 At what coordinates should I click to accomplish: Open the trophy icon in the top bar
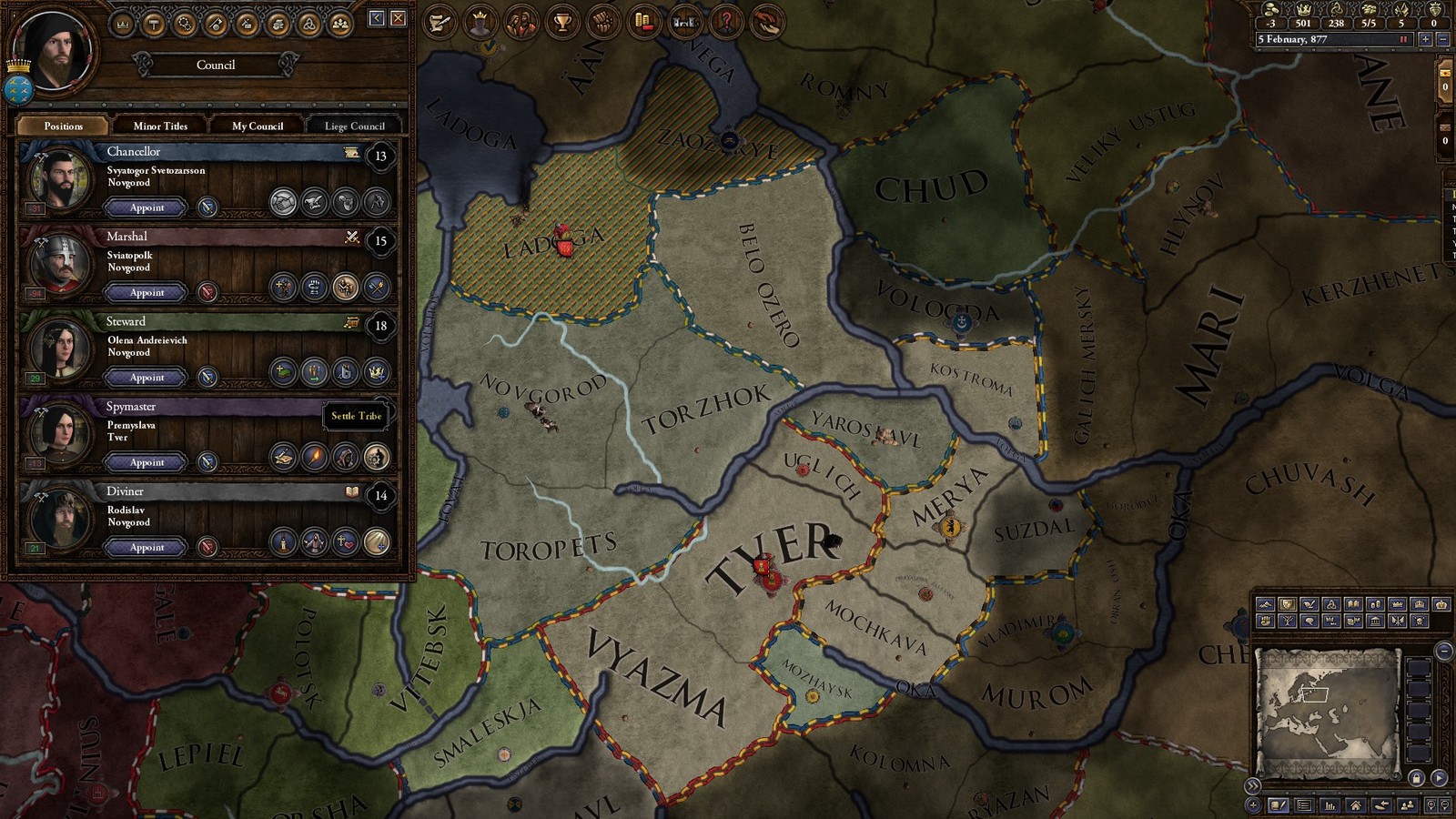(562, 22)
